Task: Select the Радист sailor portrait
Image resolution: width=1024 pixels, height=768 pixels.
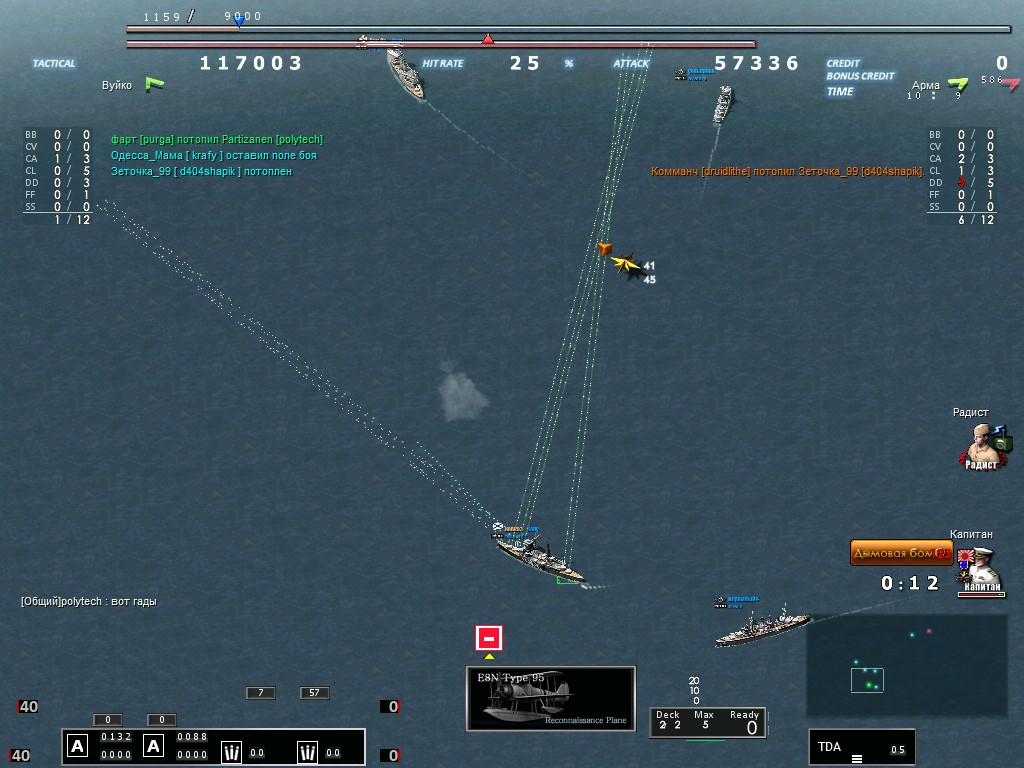Action: tap(986, 446)
